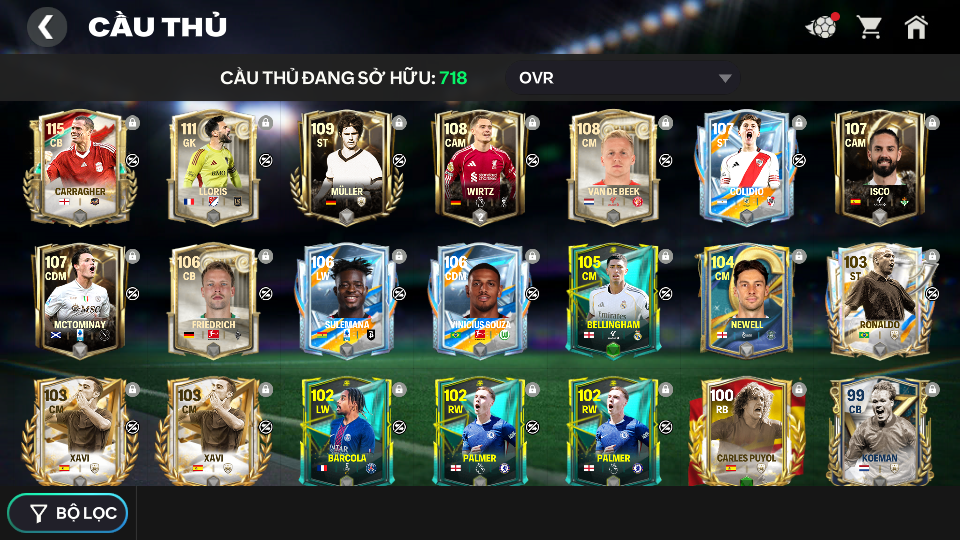Choose the Newell 104 CM card
This screenshot has height=540, width=960.
click(x=746, y=299)
